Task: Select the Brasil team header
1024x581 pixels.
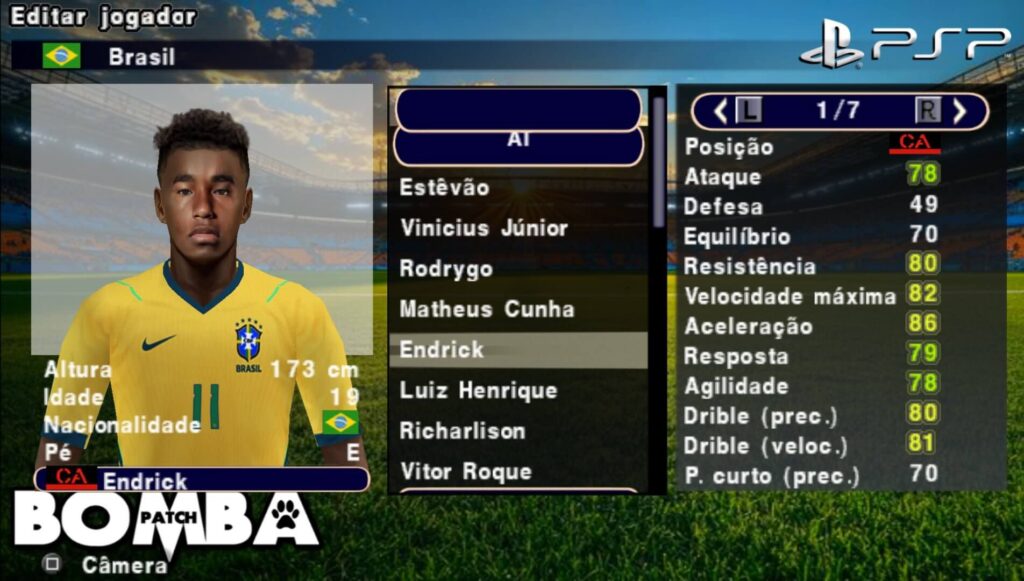Action: 141,56
